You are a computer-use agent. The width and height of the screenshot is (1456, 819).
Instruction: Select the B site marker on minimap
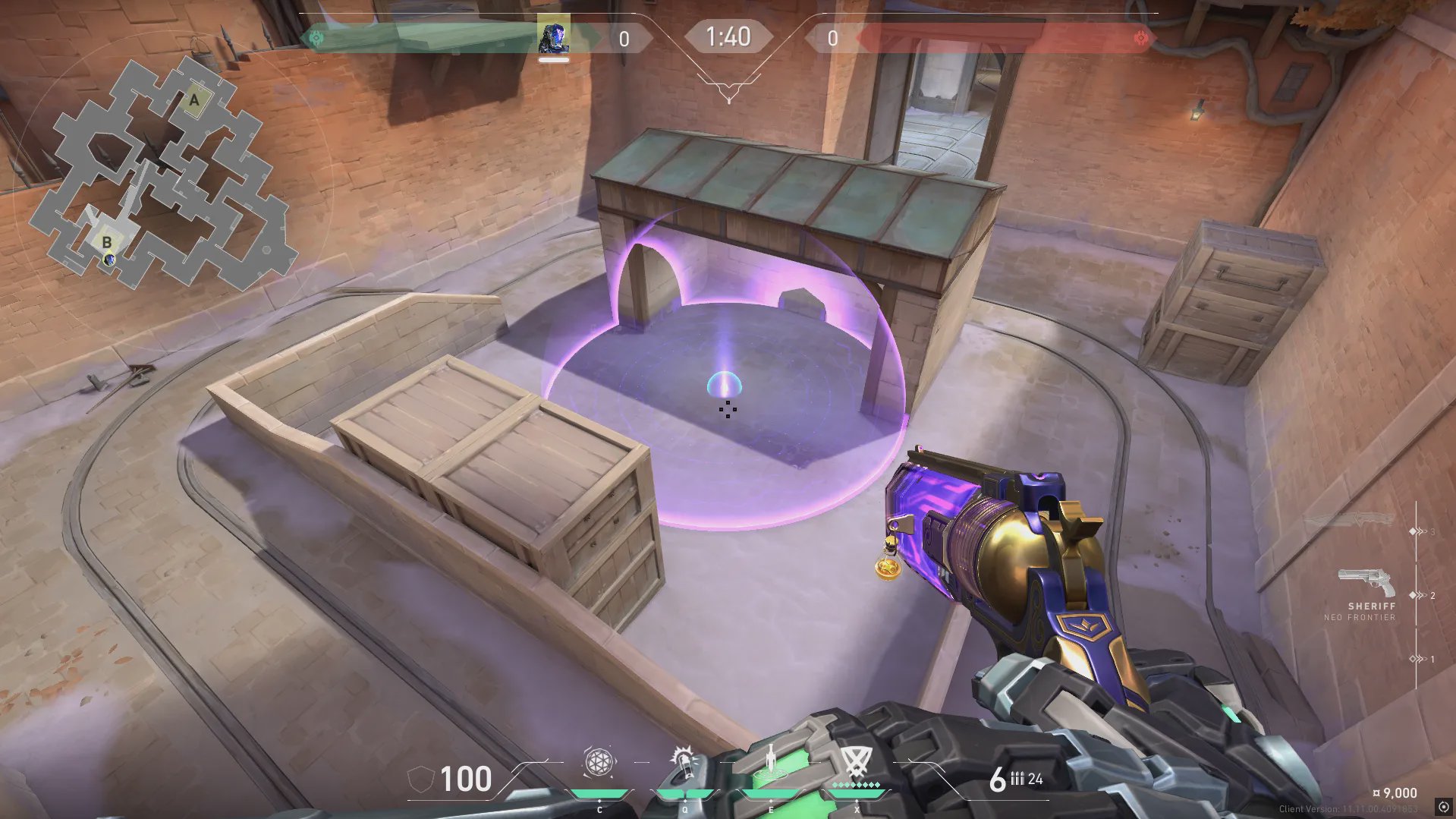tap(106, 242)
